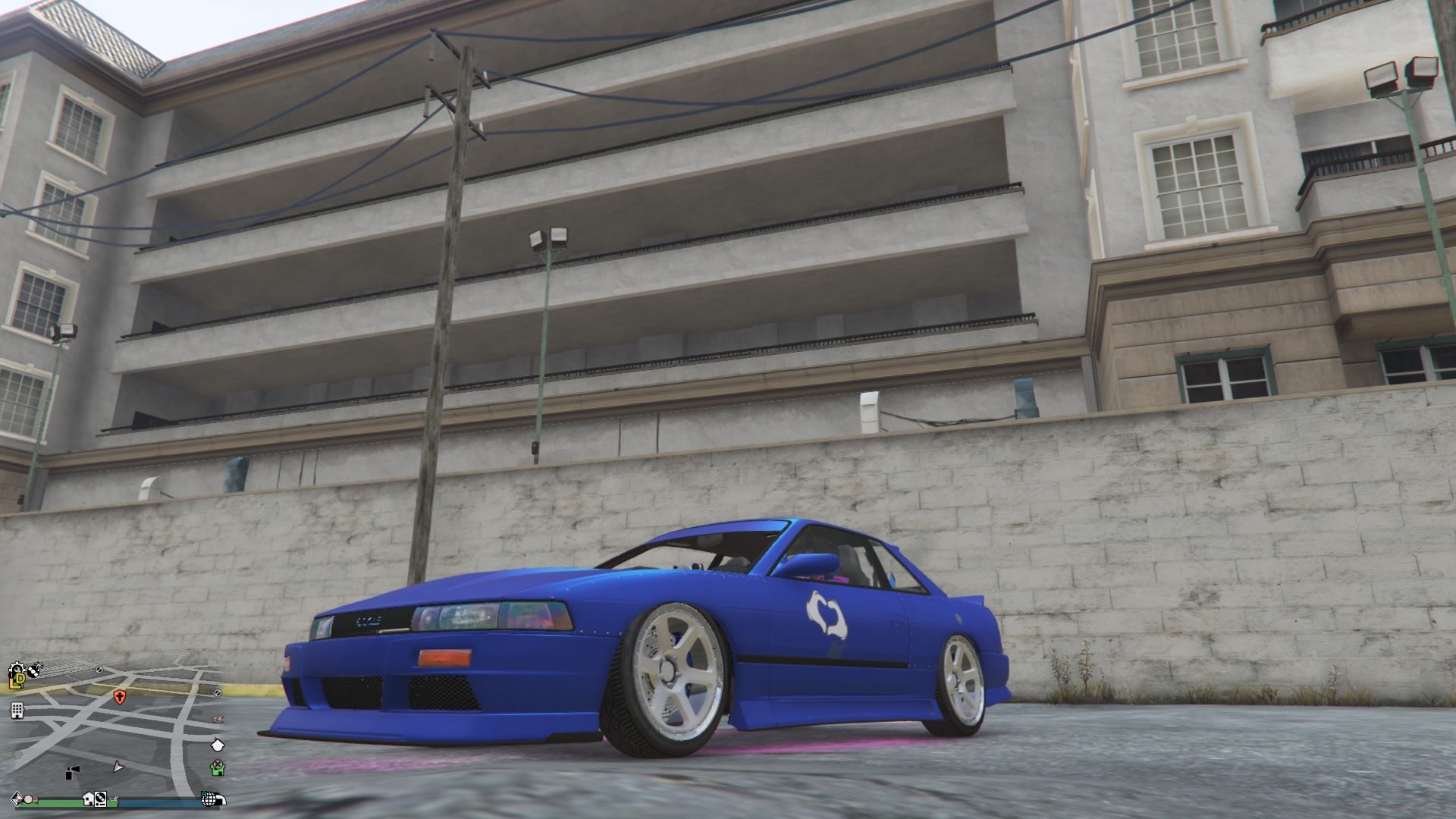Click the yellow LD Organics blip on the minimap
Image resolution: width=1456 pixels, height=819 pixels.
pos(16,680)
